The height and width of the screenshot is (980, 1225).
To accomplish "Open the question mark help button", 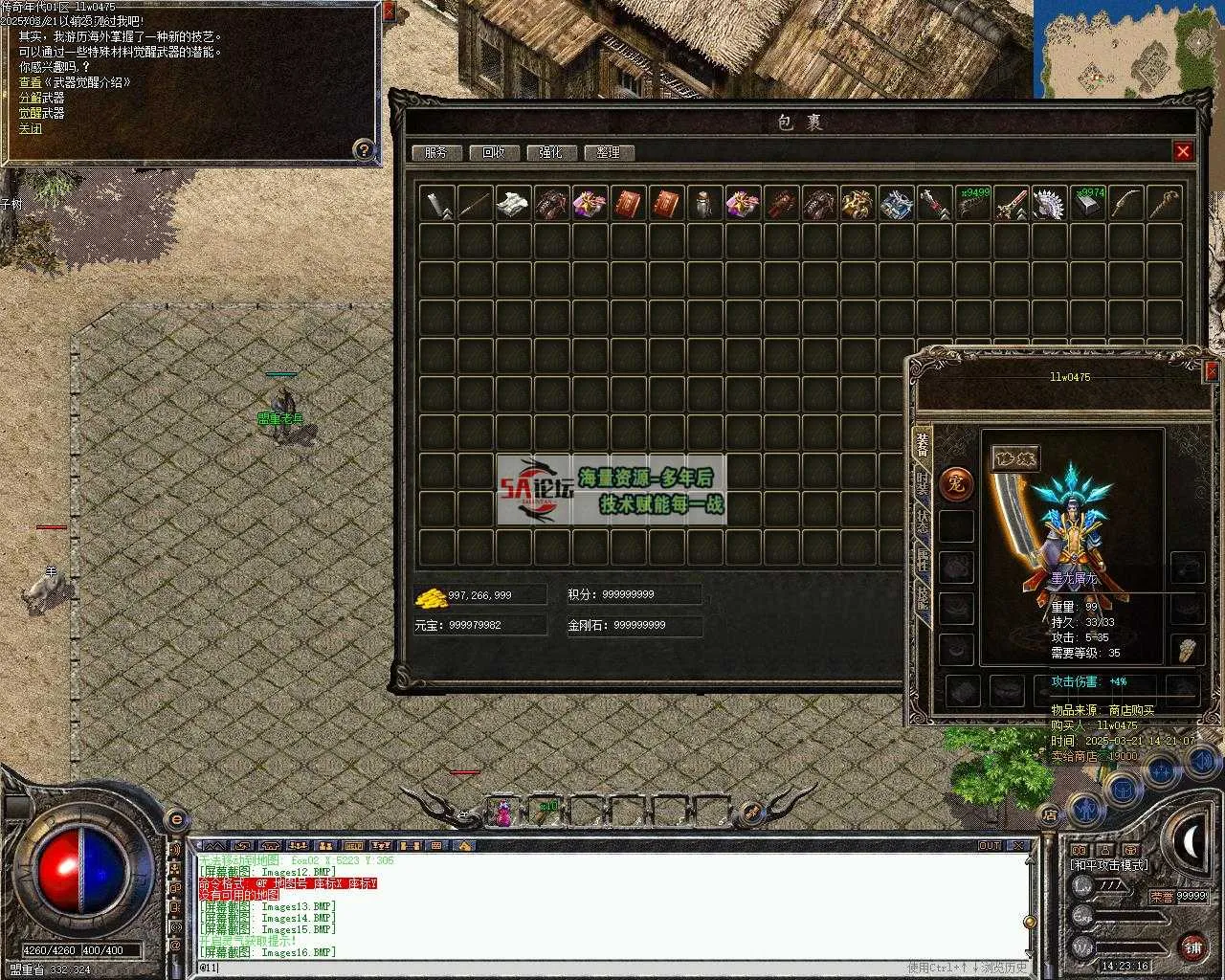I will [363, 149].
